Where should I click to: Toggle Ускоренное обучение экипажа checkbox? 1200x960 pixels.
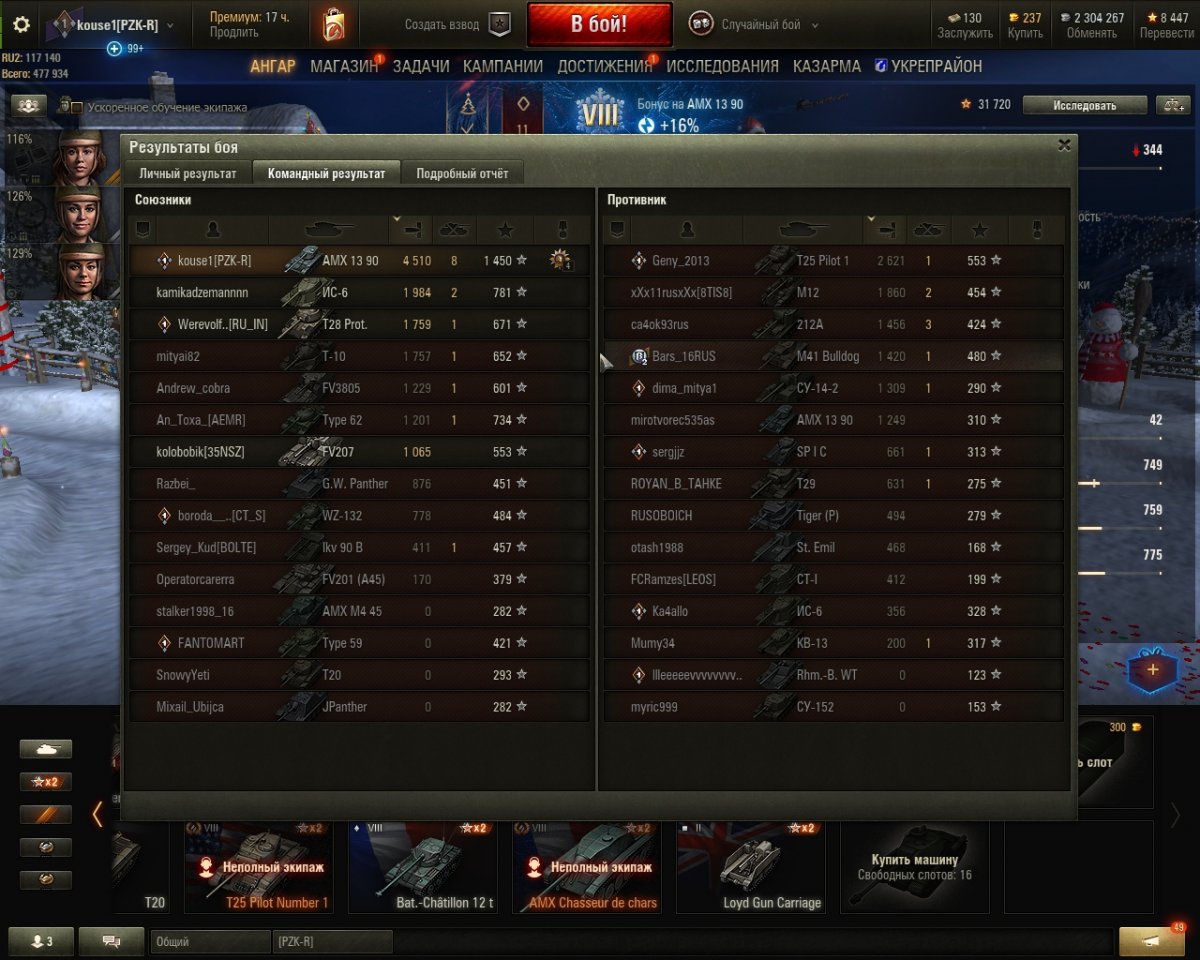point(77,107)
